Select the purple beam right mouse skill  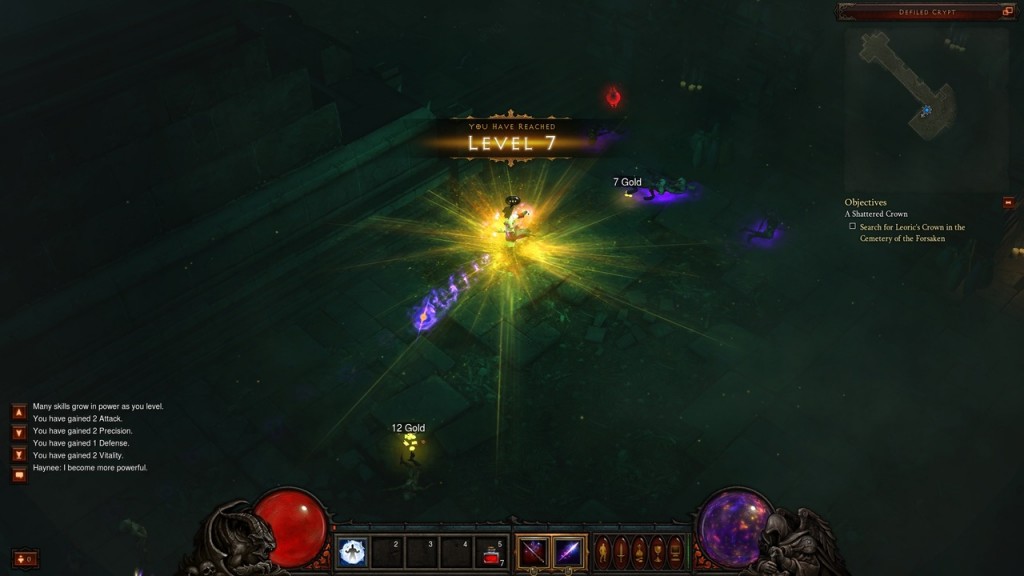pyautogui.click(x=569, y=552)
